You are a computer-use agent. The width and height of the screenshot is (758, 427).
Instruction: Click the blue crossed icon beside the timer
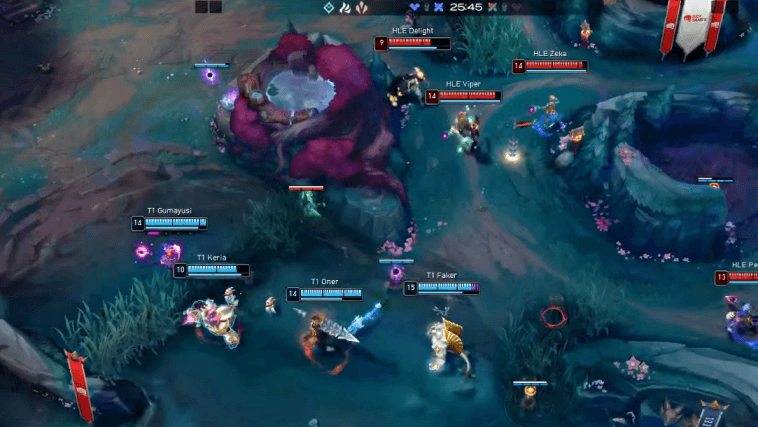pos(438,7)
